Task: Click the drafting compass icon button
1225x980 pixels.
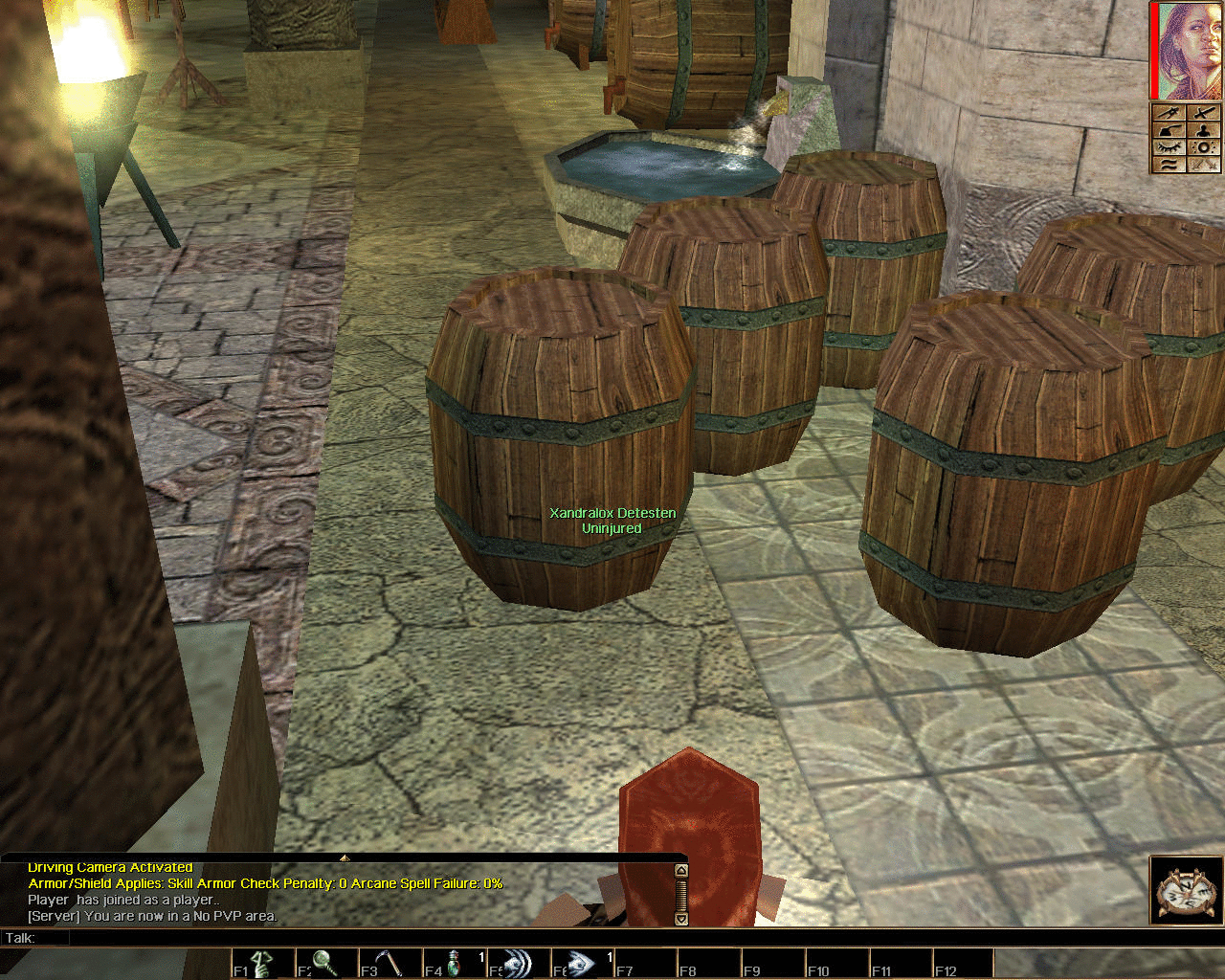Action: tap(1203, 164)
